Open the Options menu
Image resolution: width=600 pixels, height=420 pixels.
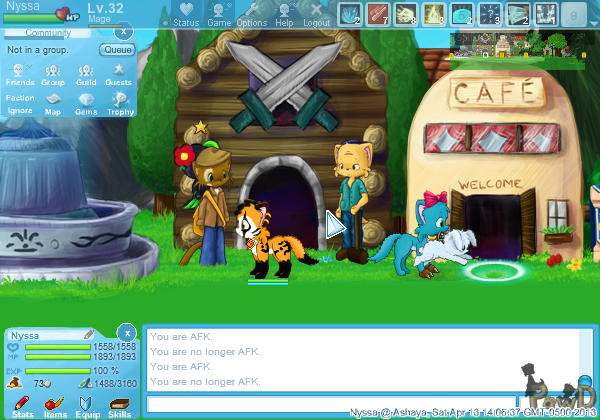coord(251,13)
